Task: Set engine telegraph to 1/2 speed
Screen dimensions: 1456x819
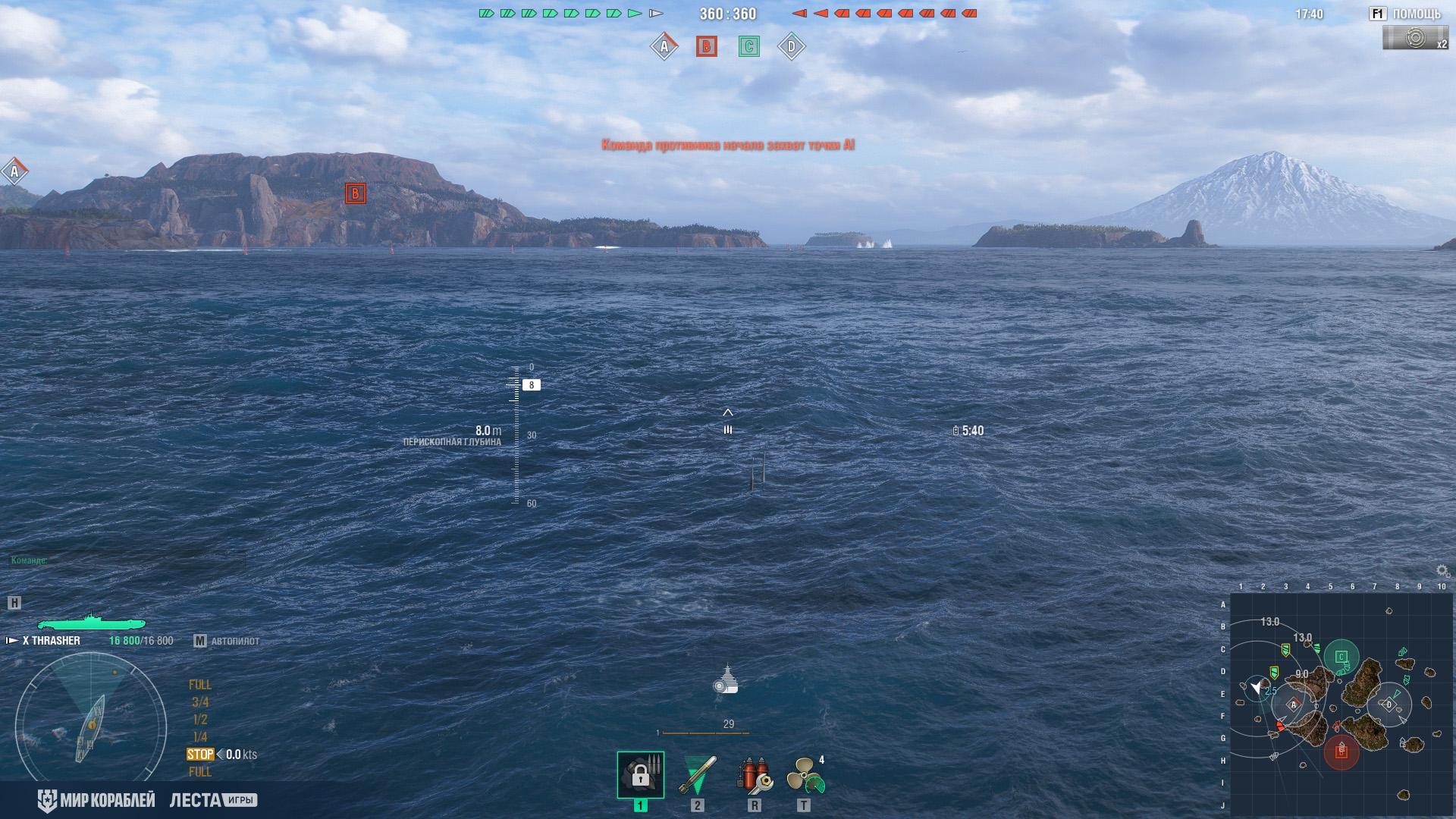Action: [x=200, y=720]
